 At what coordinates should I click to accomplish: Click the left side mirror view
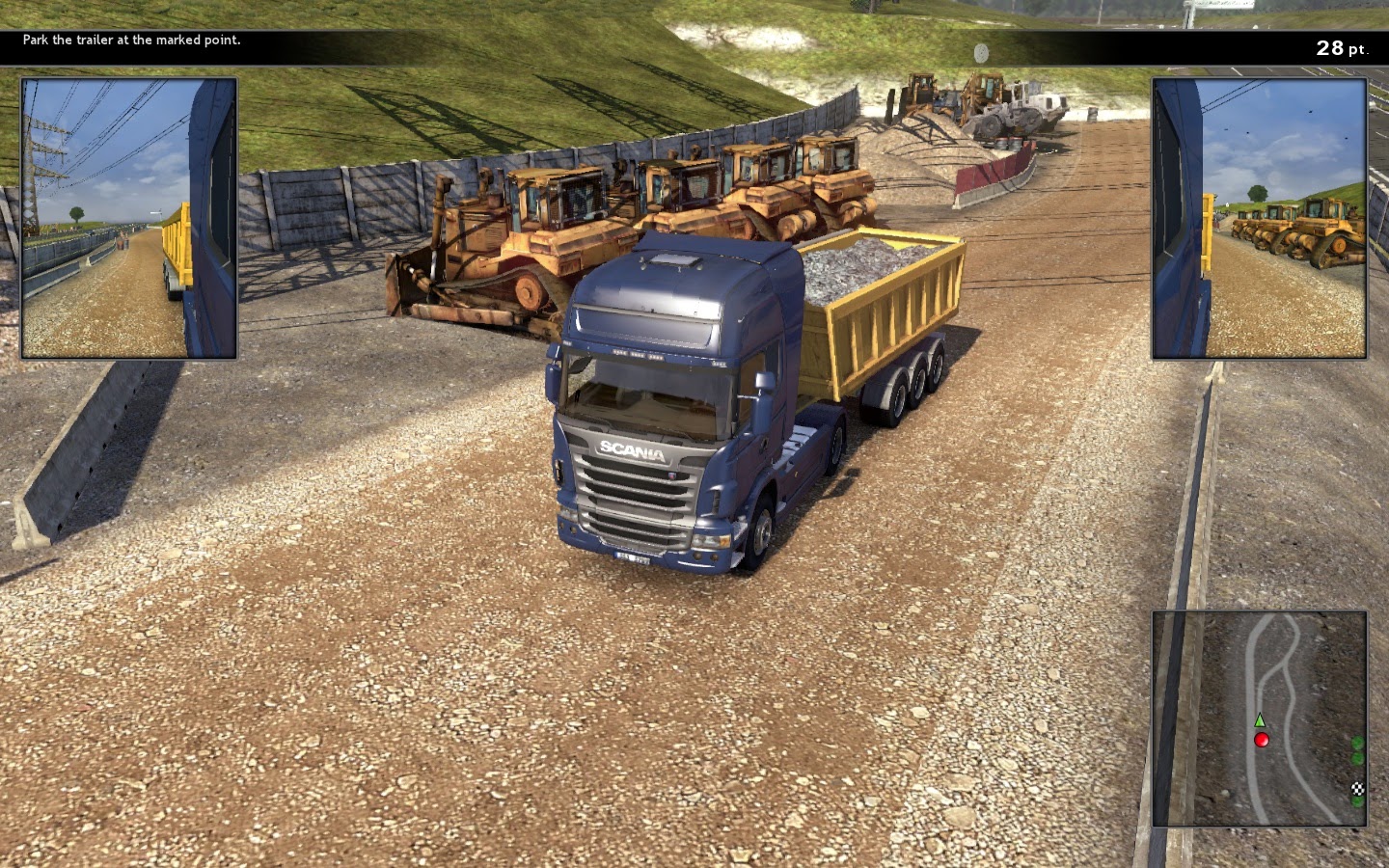click(x=129, y=219)
